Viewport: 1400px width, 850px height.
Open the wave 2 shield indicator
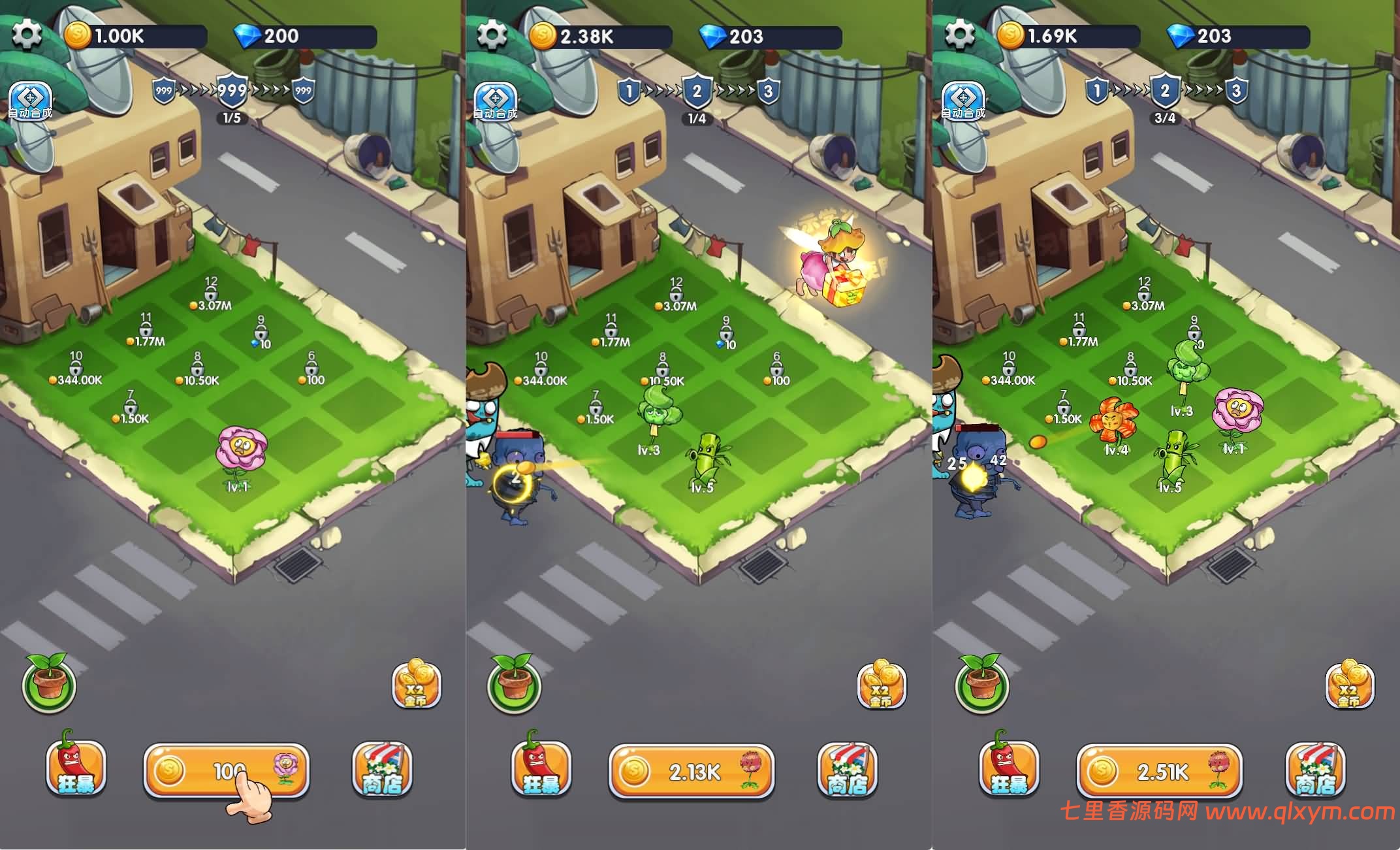click(696, 91)
